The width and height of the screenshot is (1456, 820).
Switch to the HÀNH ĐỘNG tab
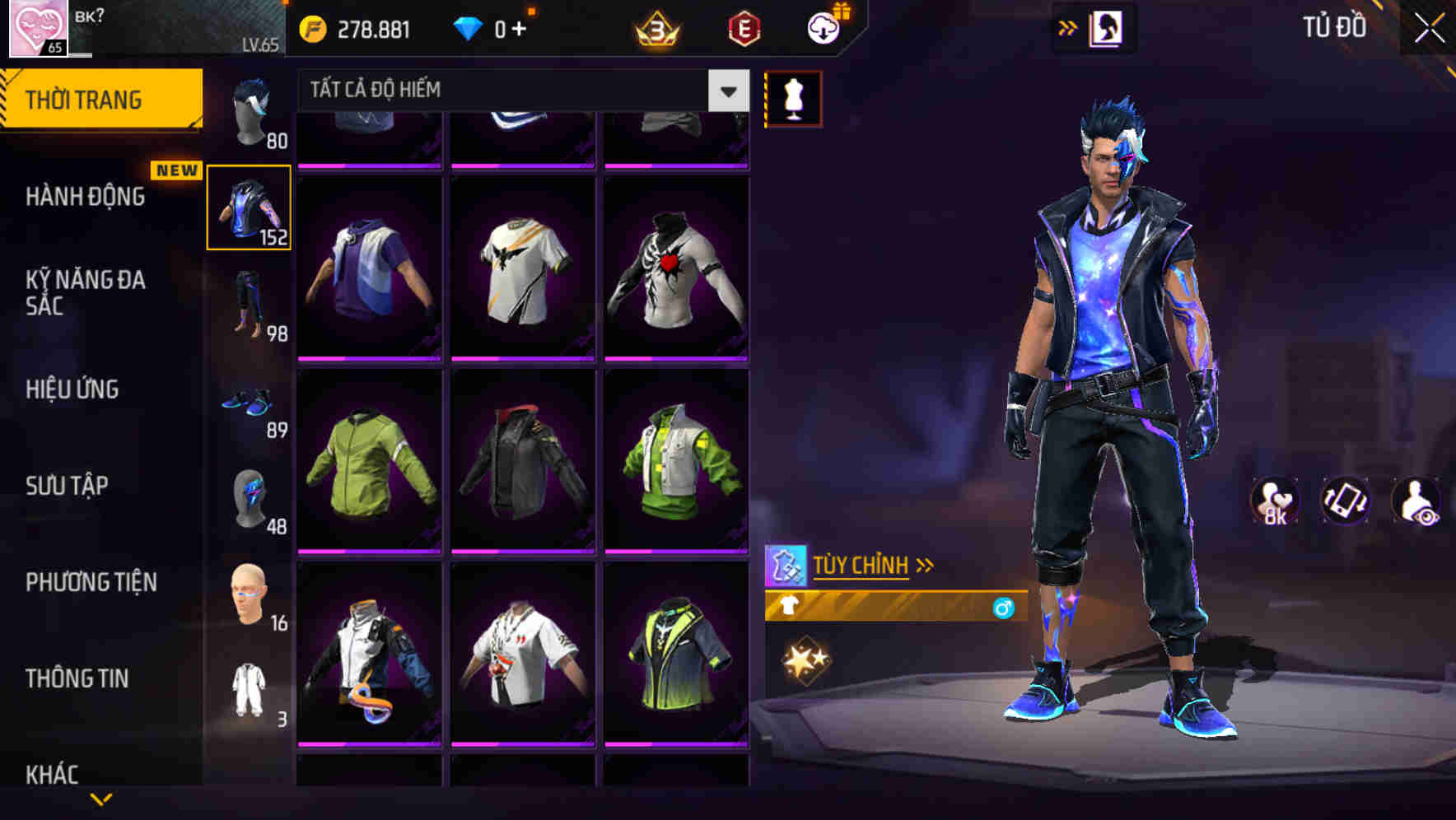(x=86, y=198)
